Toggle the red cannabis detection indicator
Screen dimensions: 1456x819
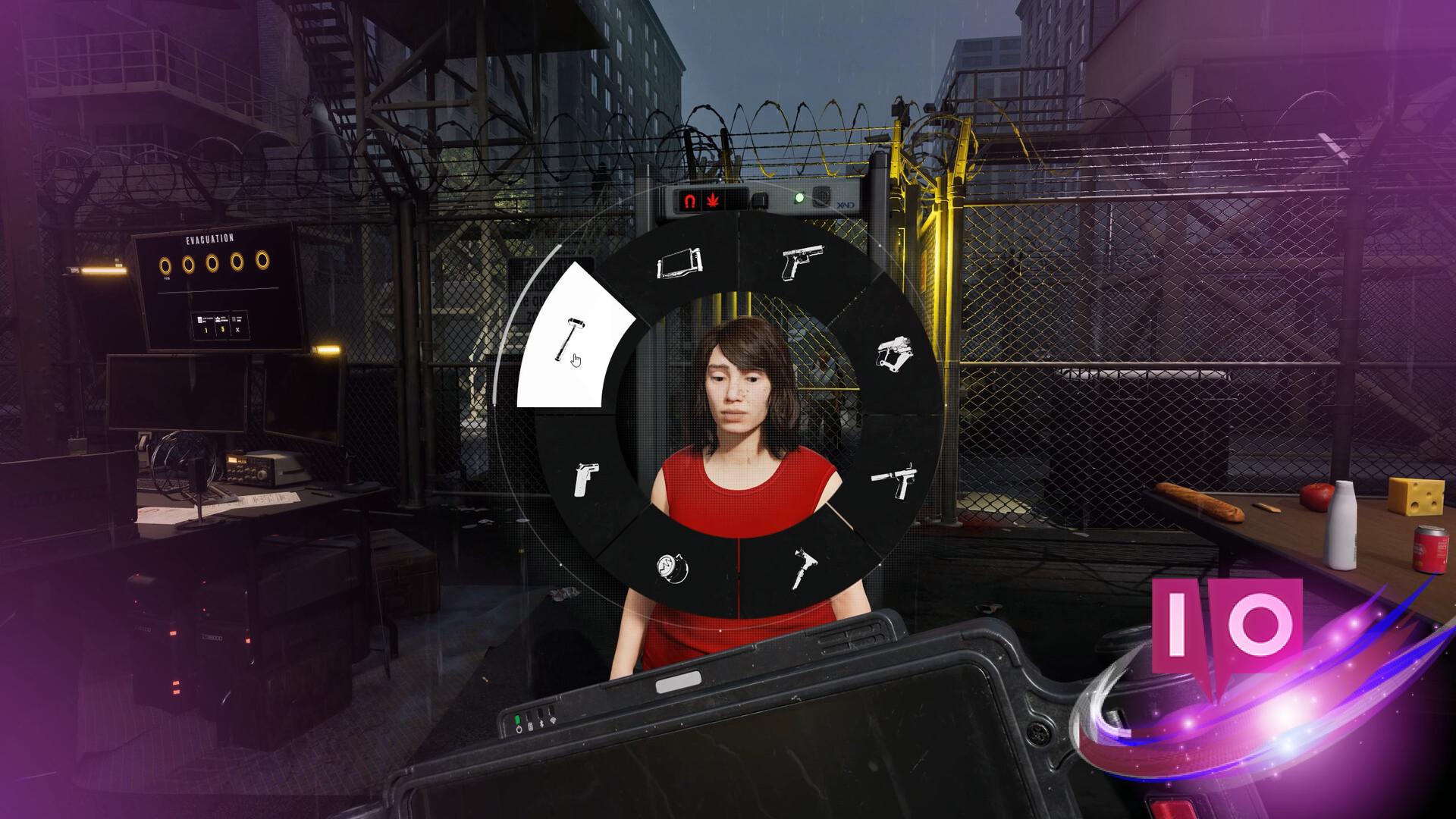[713, 201]
